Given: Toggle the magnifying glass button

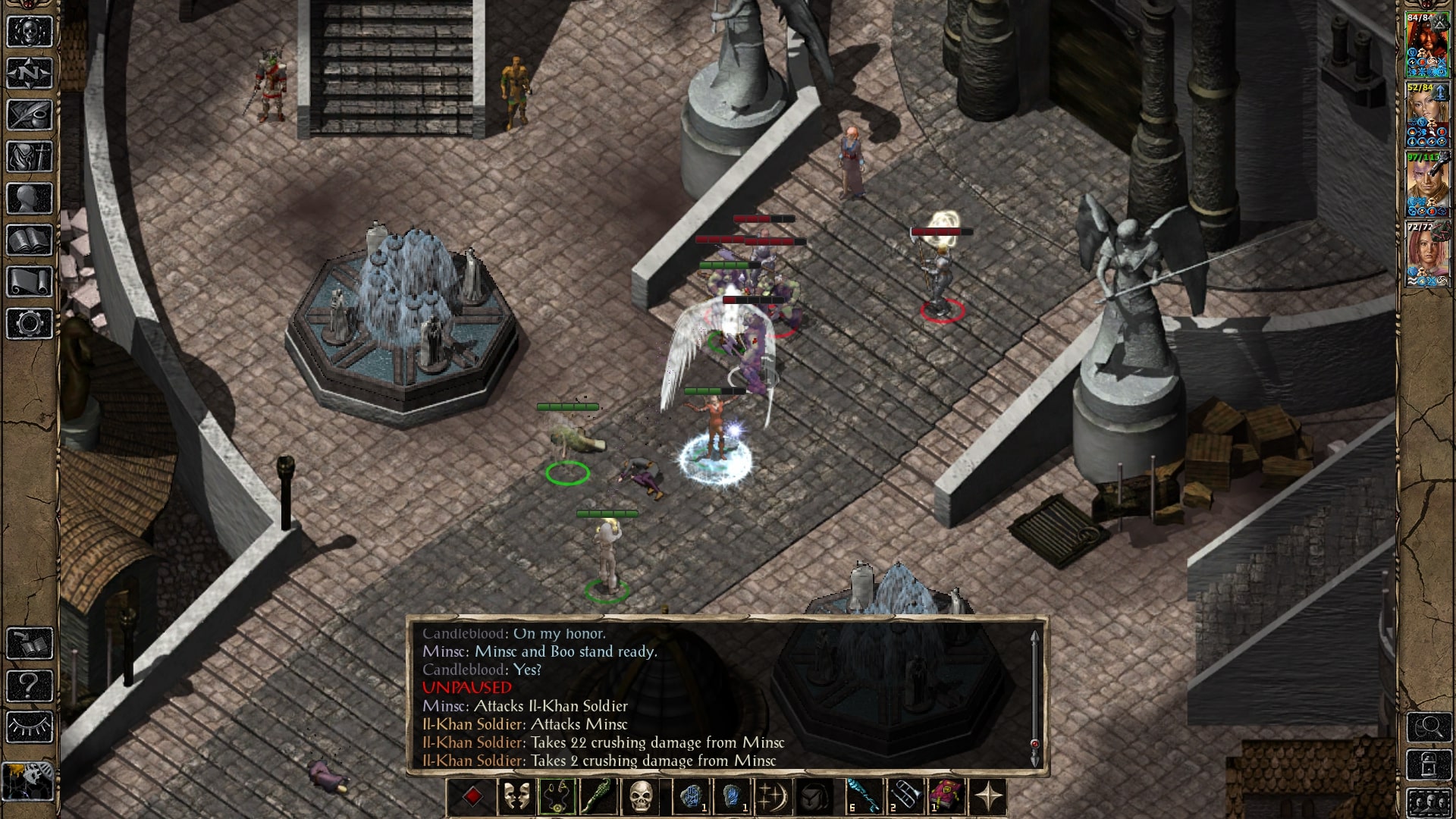Looking at the screenshot, I should click(x=1429, y=727).
